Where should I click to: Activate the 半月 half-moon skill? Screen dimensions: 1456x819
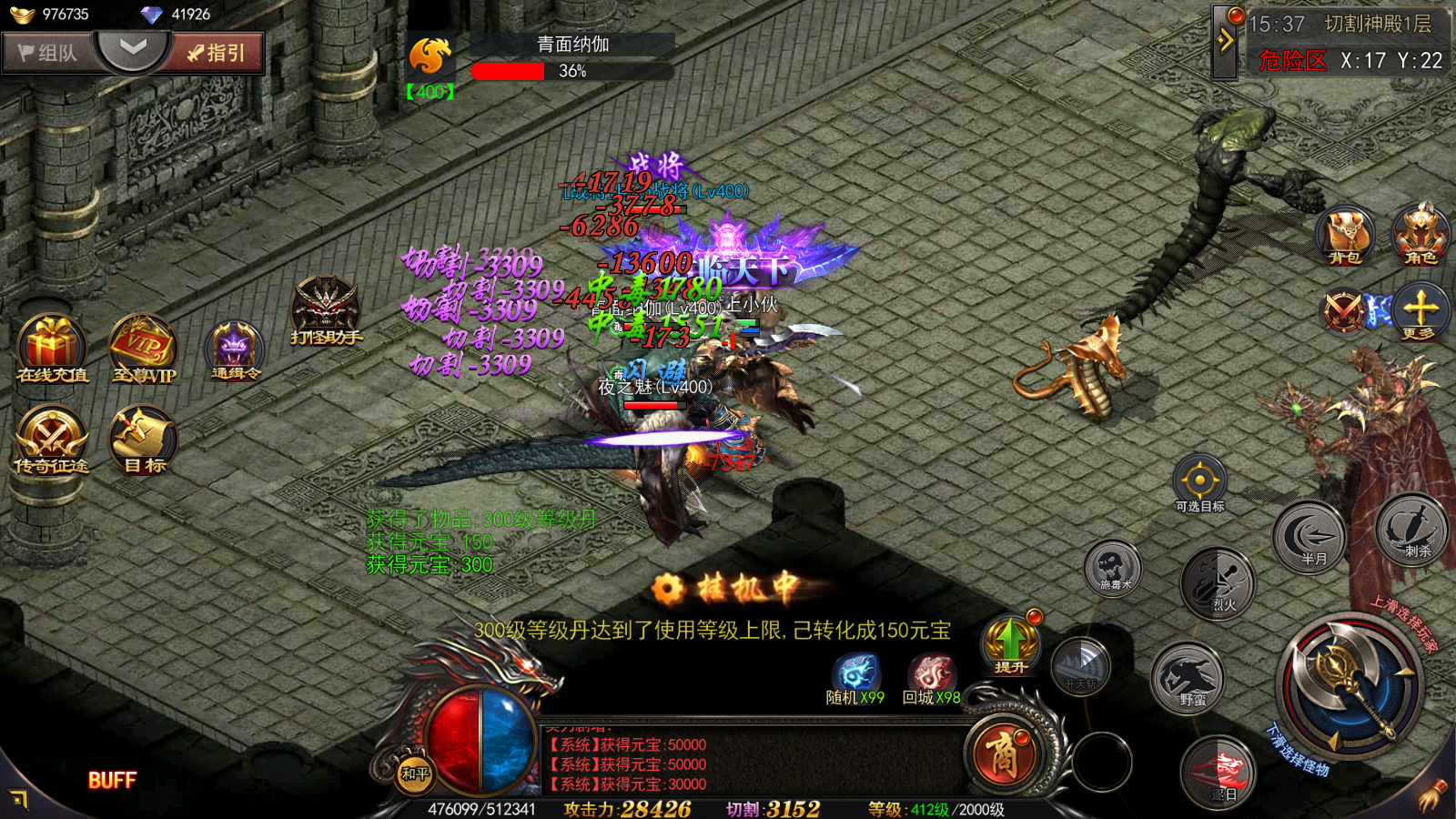click(x=1310, y=538)
